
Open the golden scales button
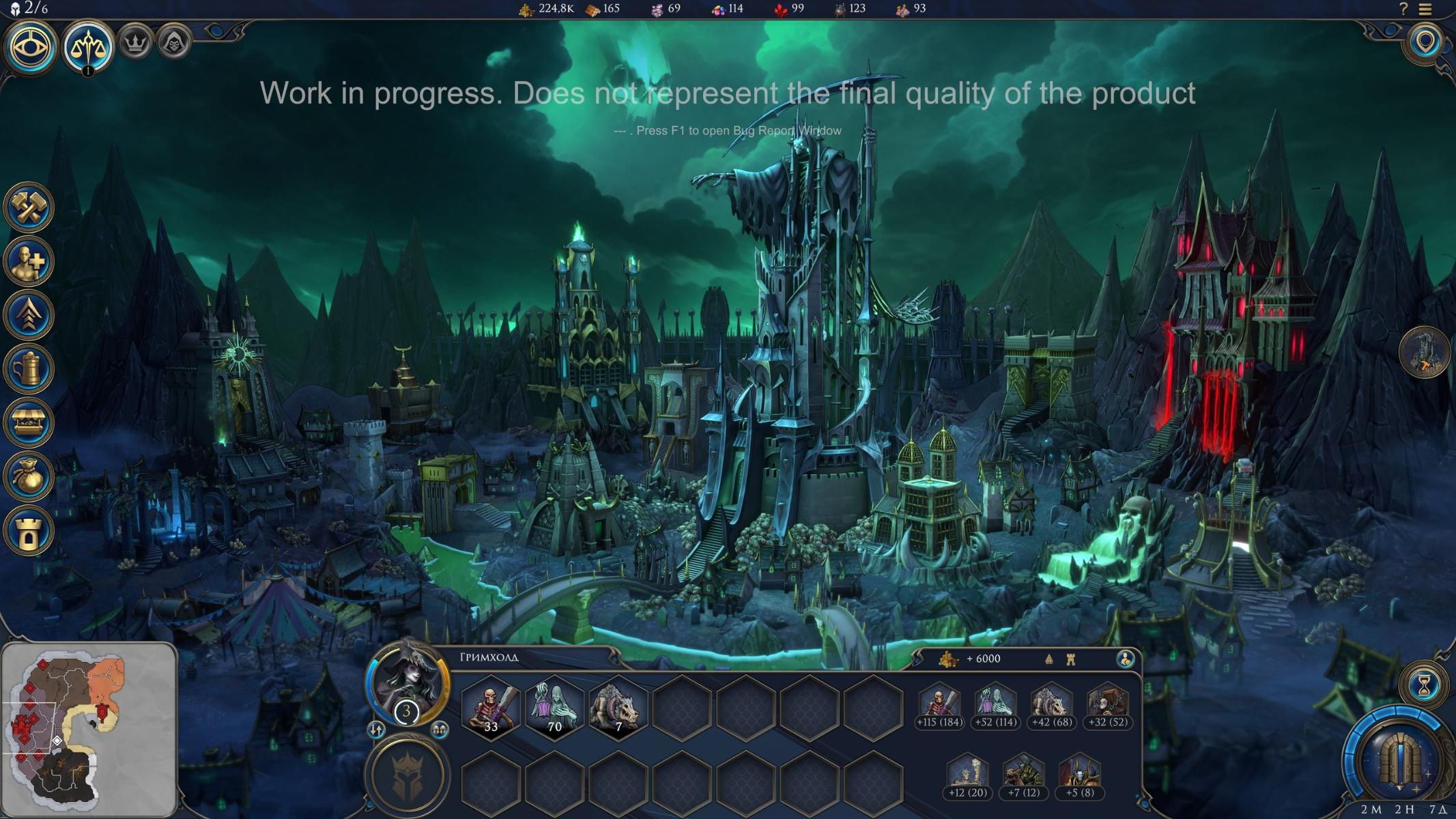pyautogui.click(x=88, y=46)
